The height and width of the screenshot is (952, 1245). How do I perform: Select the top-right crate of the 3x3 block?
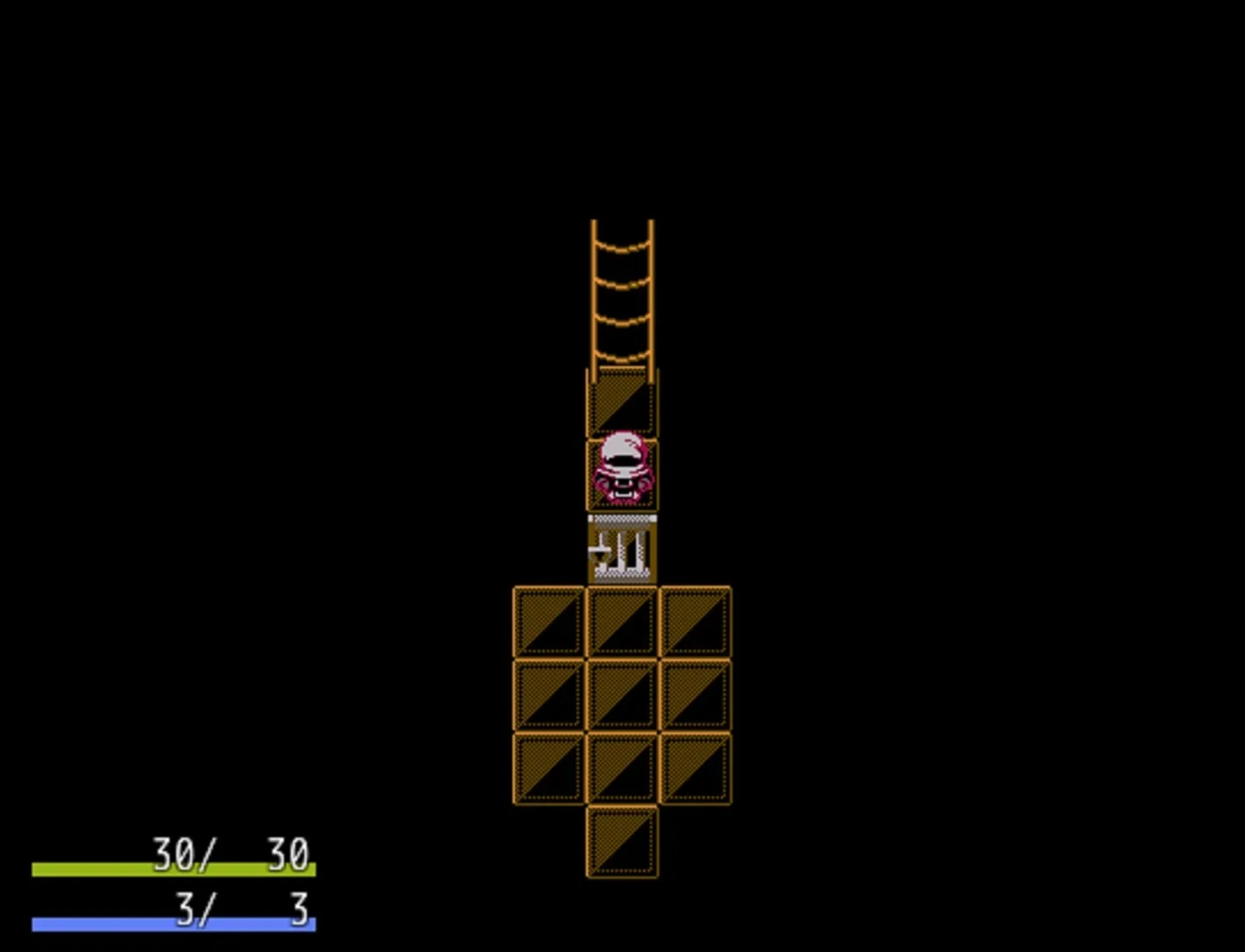click(695, 620)
